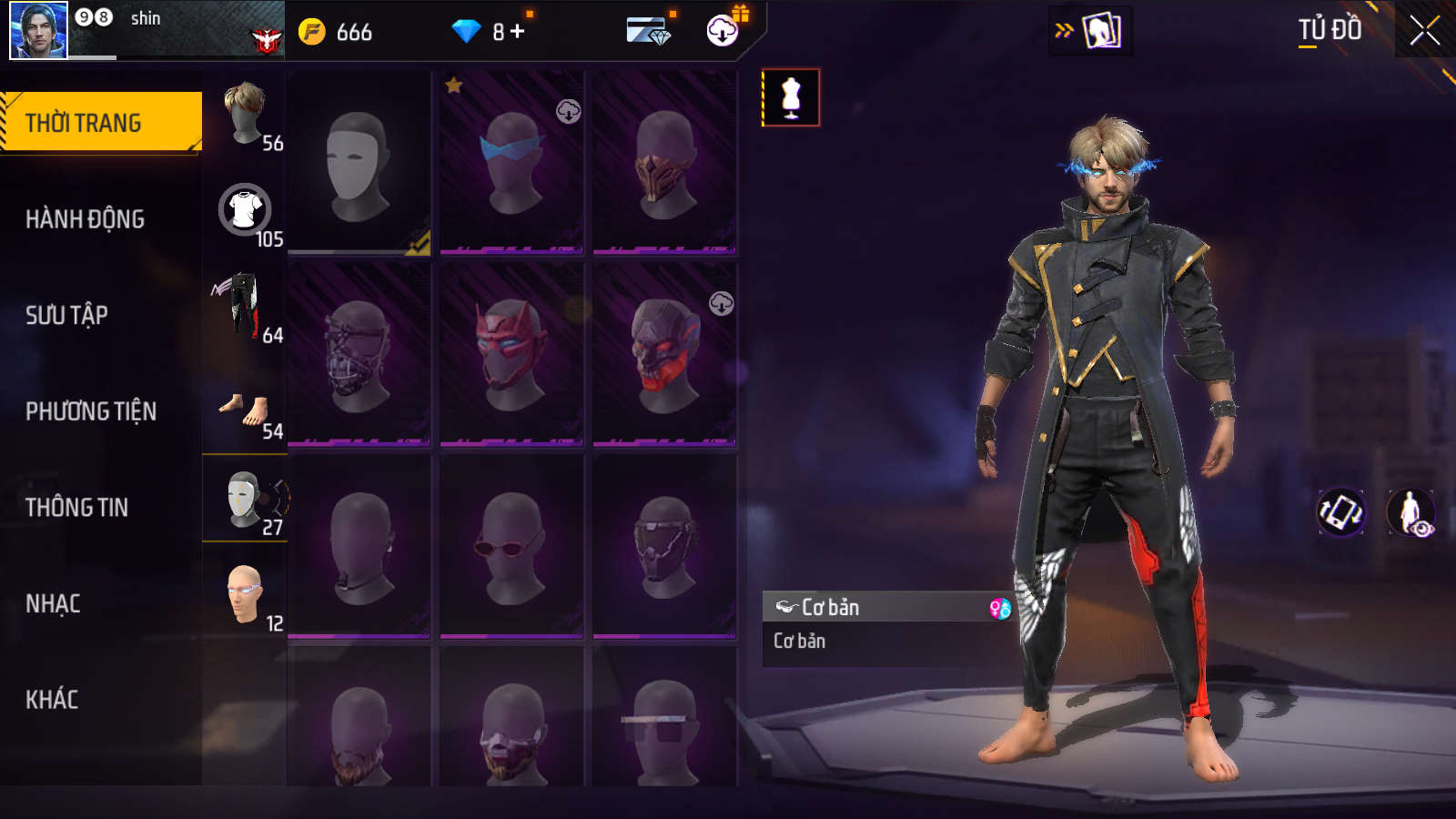This screenshot has width=1456, height=819.
Task: Add diamonds using the plus button
Action: pyautogui.click(x=518, y=32)
